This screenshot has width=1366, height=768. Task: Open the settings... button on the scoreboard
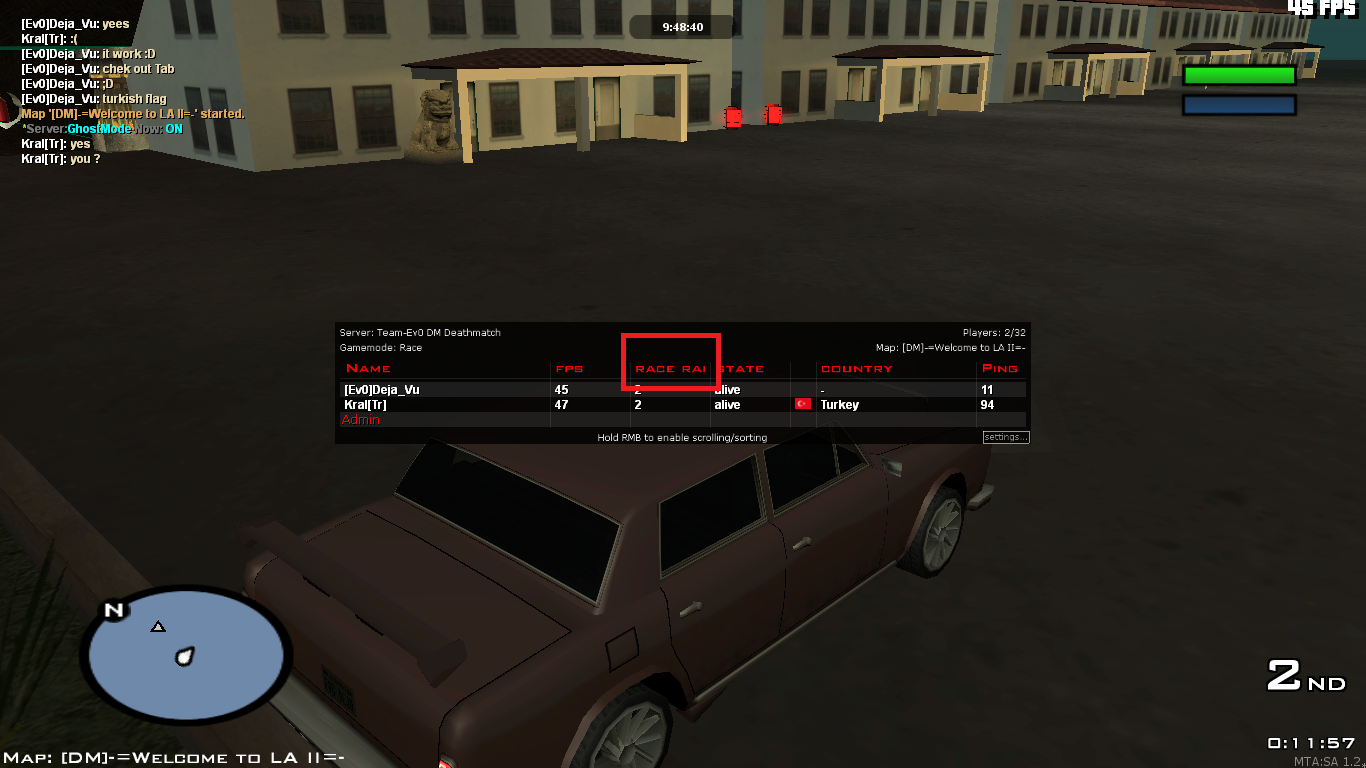point(1005,436)
